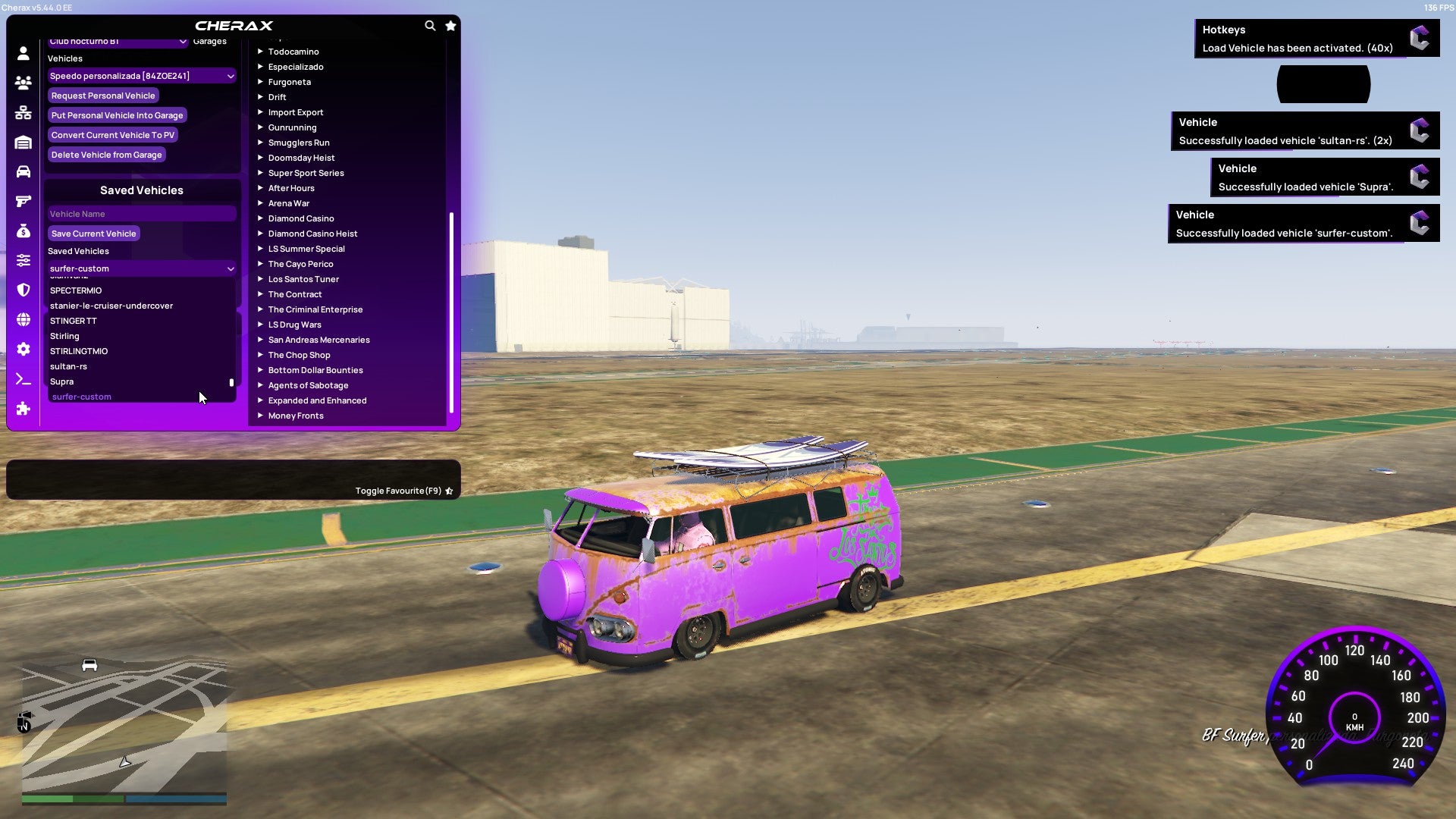Screen dimensions: 1456x819
Task: Toggle Favourite with the star icon
Action: 449,491
